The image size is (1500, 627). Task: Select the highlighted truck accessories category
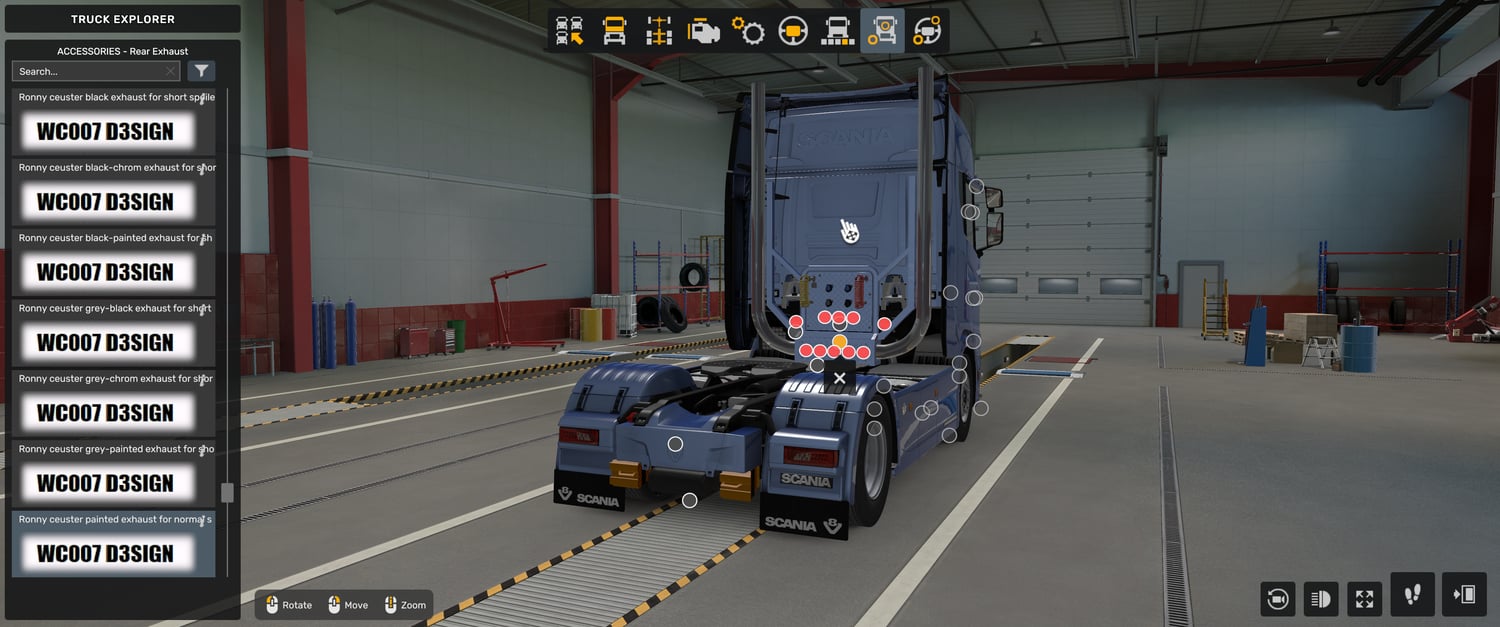click(x=882, y=31)
